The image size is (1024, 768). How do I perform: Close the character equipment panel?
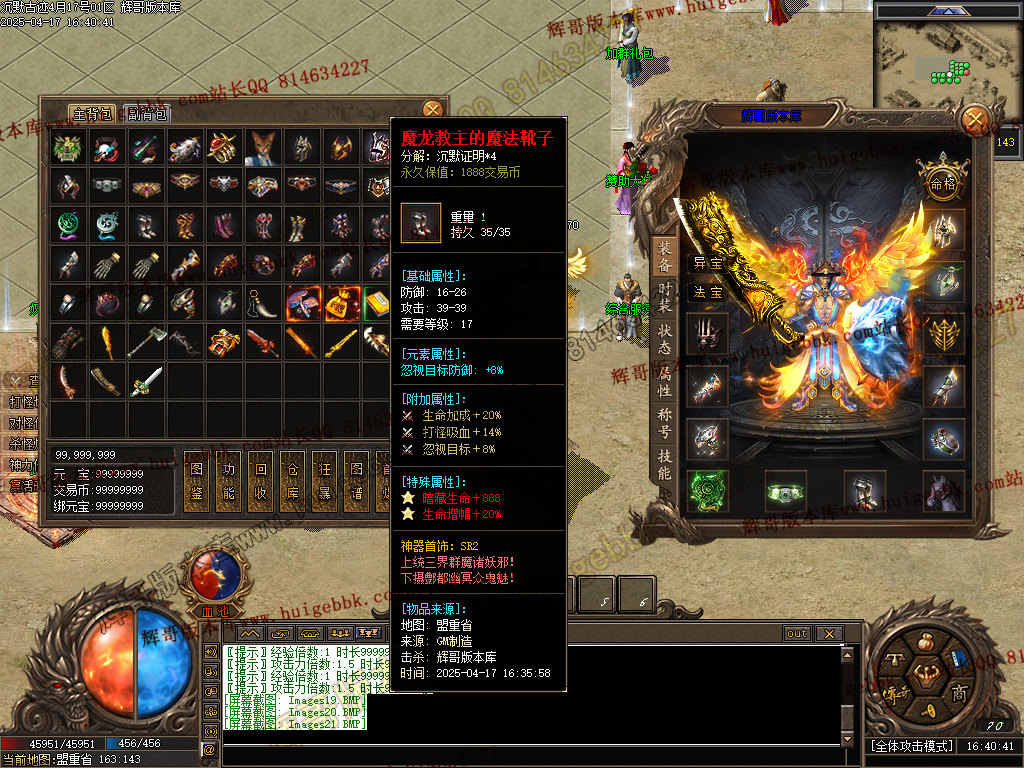click(975, 121)
